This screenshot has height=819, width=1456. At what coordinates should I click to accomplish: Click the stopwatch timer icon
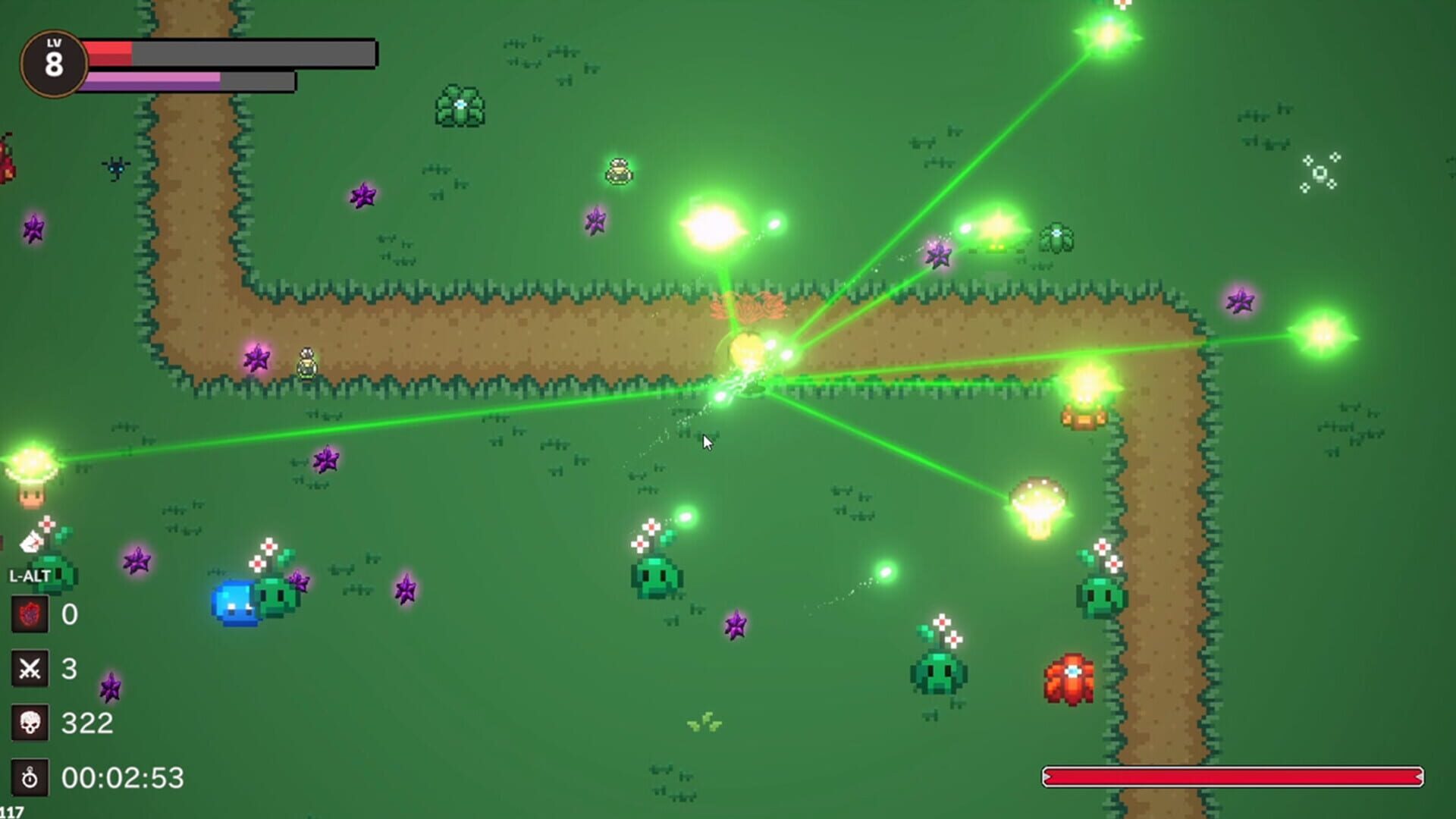click(29, 776)
